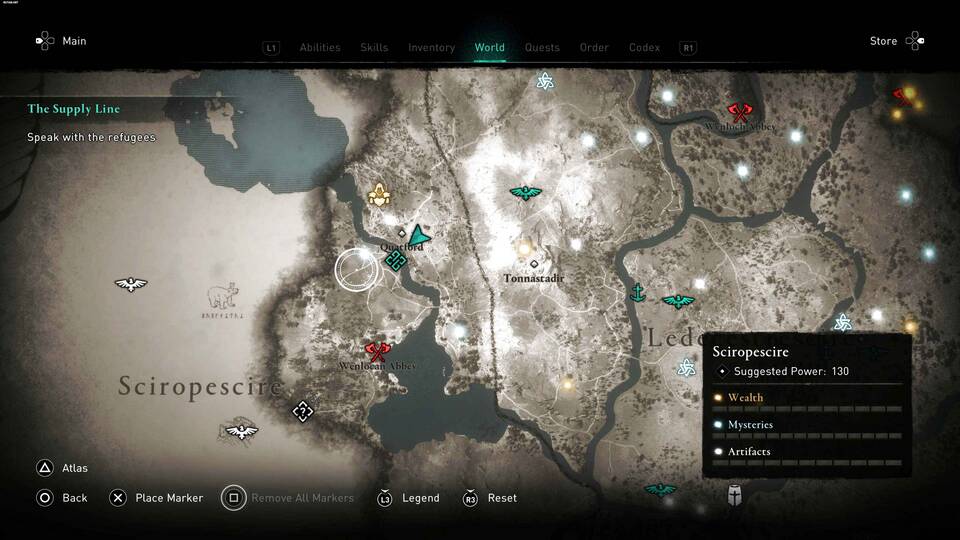The height and width of the screenshot is (540, 960).
Task: Open the Skills tab
Action: (374, 47)
